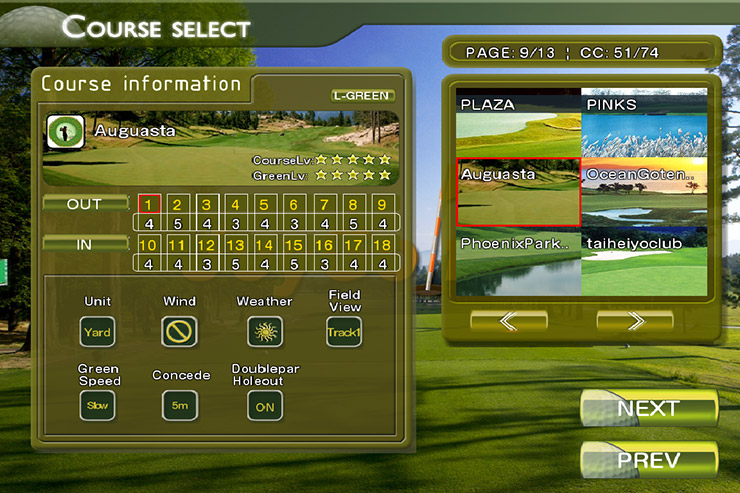Toggle the Unit setting showing Yard

tap(98, 331)
